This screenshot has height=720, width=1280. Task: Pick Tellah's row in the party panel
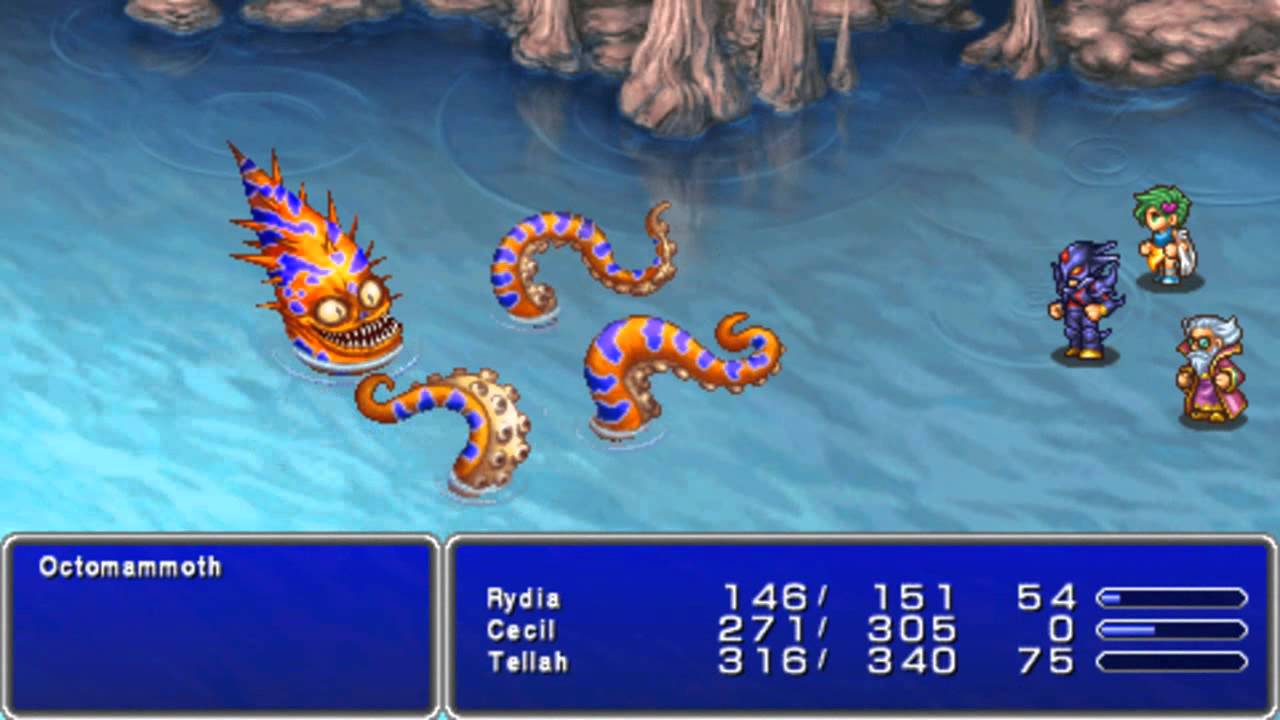coord(527,661)
